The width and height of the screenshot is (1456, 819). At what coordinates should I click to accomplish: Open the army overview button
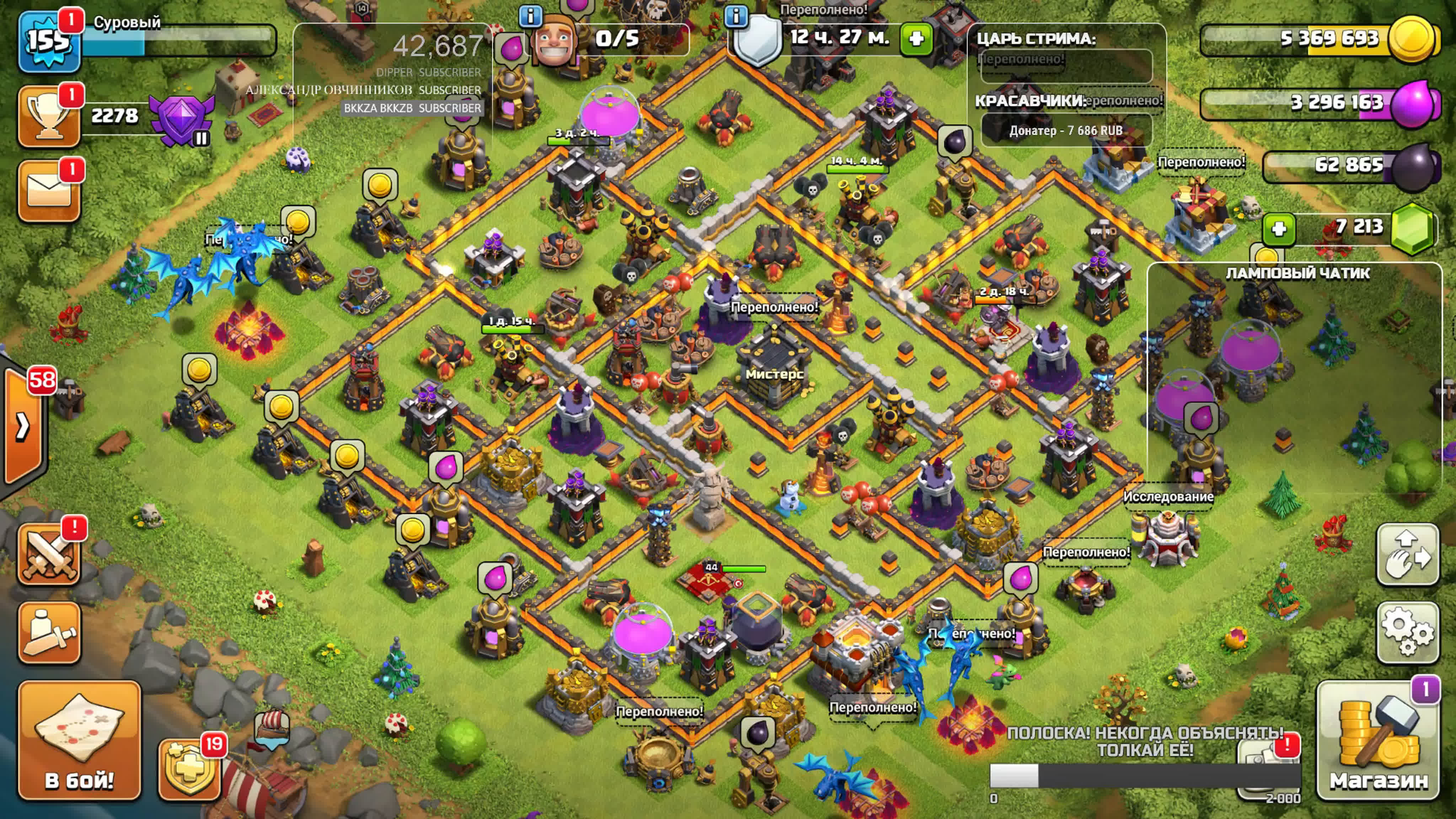49,632
